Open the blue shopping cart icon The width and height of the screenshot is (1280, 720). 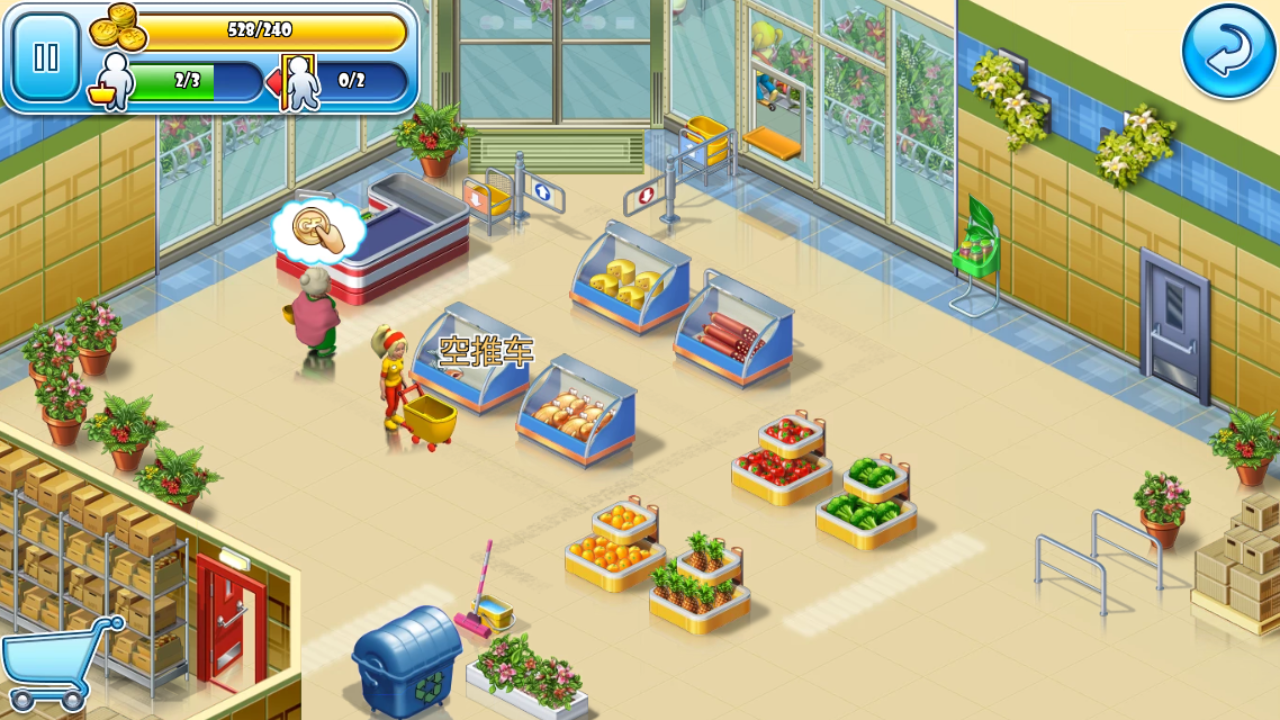pyautogui.click(x=58, y=662)
